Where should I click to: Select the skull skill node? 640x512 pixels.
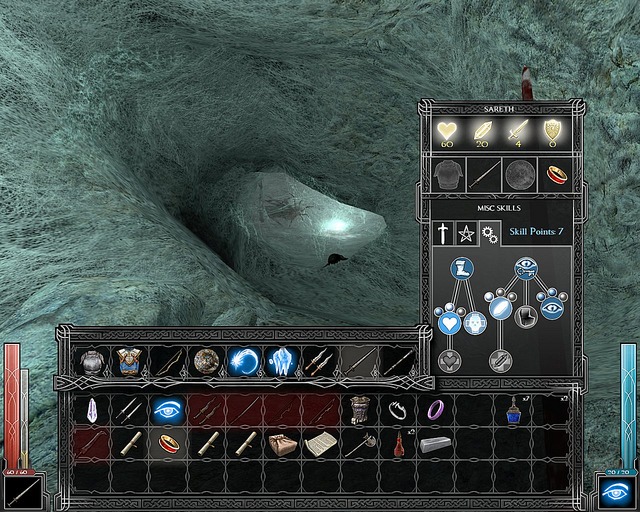click(x=475, y=322)
